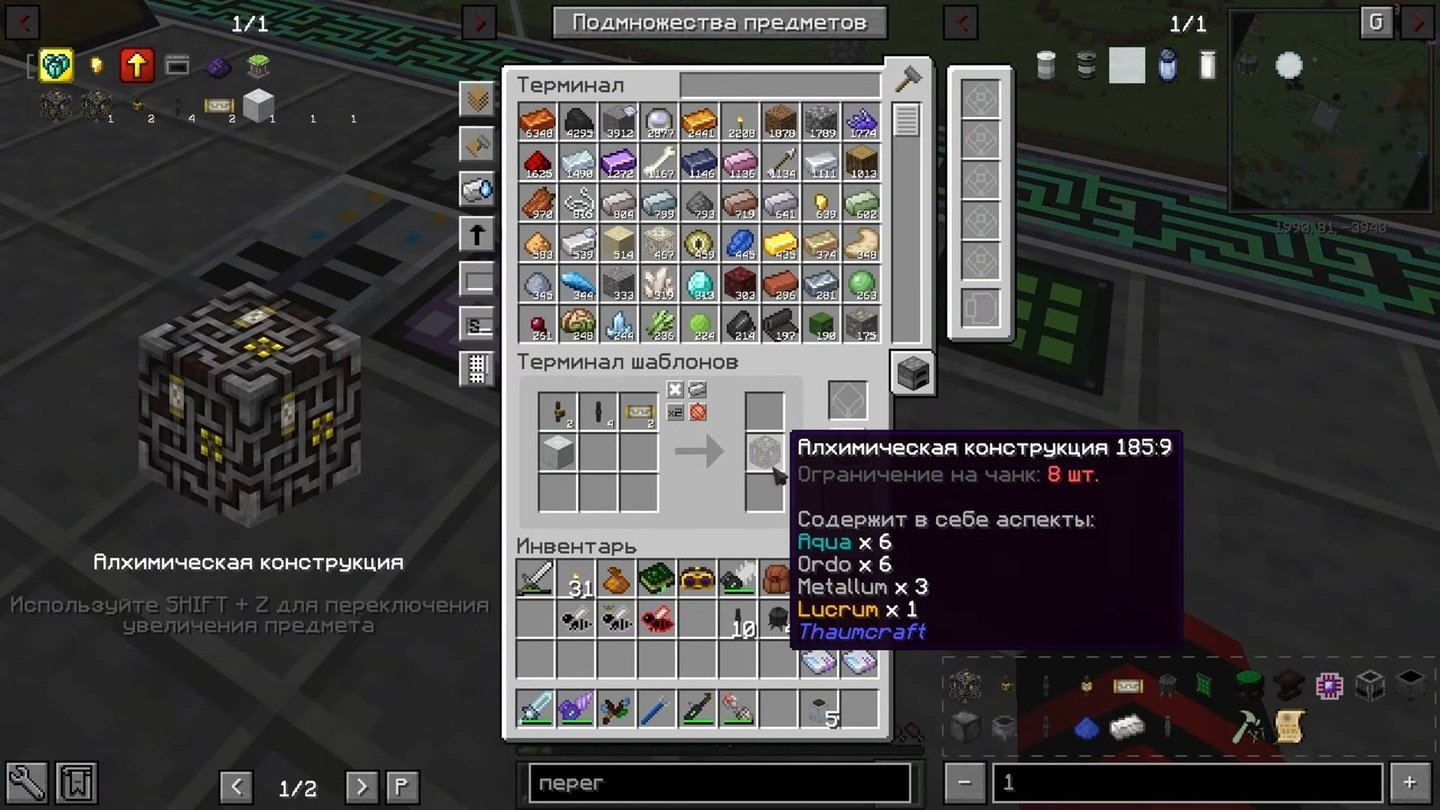Click the red upward arrow favorite icon
Viewport: 1440px width, 810px height.
pyautogui.click(x=136, y=64)
